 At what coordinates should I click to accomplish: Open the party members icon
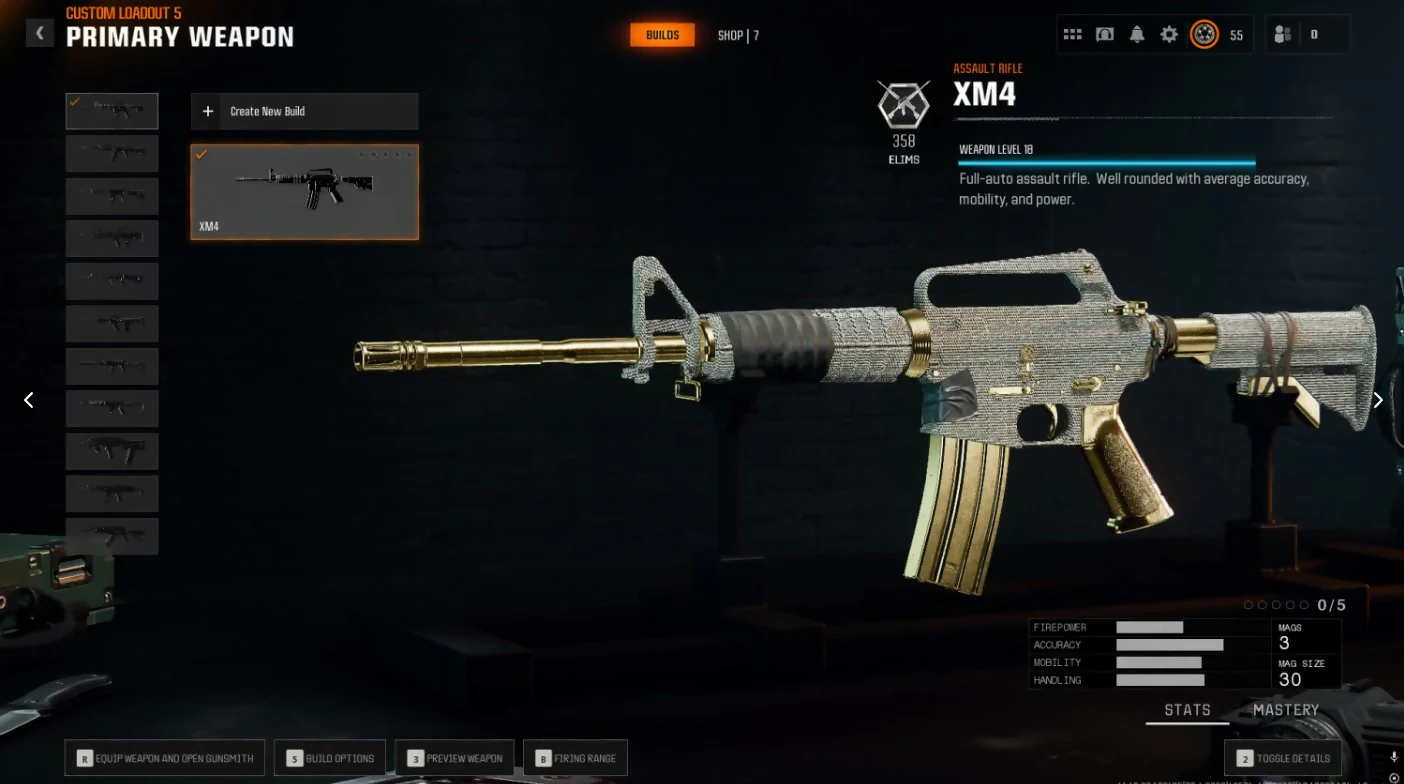1283,35
